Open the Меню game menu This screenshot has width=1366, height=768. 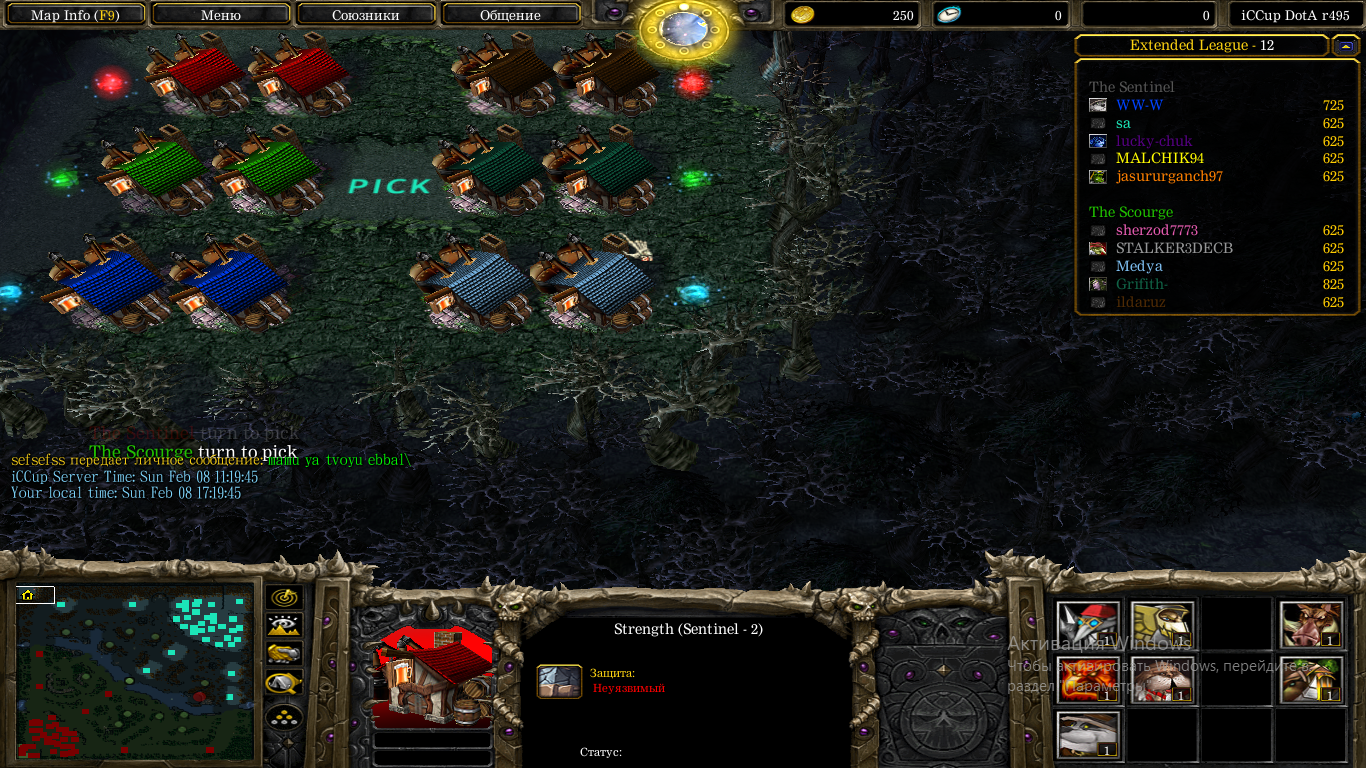pyautogui.click(x=221, y=15)
